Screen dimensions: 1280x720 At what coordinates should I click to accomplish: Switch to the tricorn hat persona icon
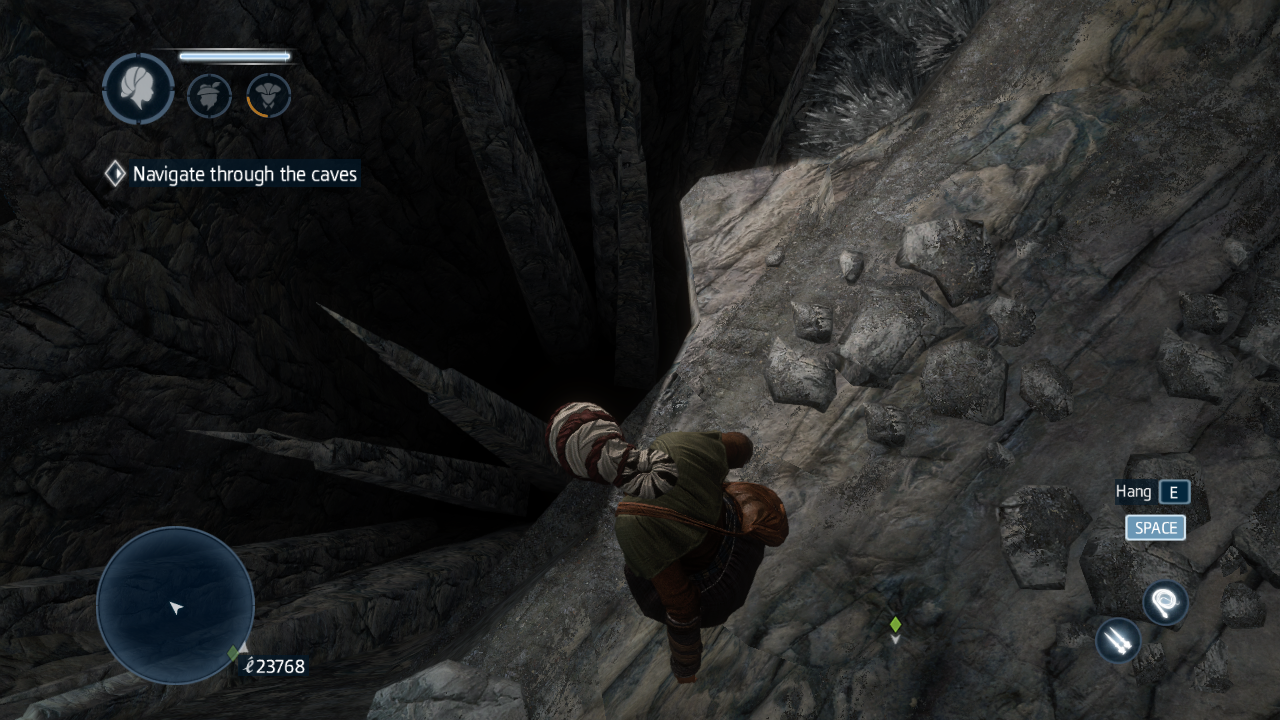pyautogui.click(x=269, y=96)
